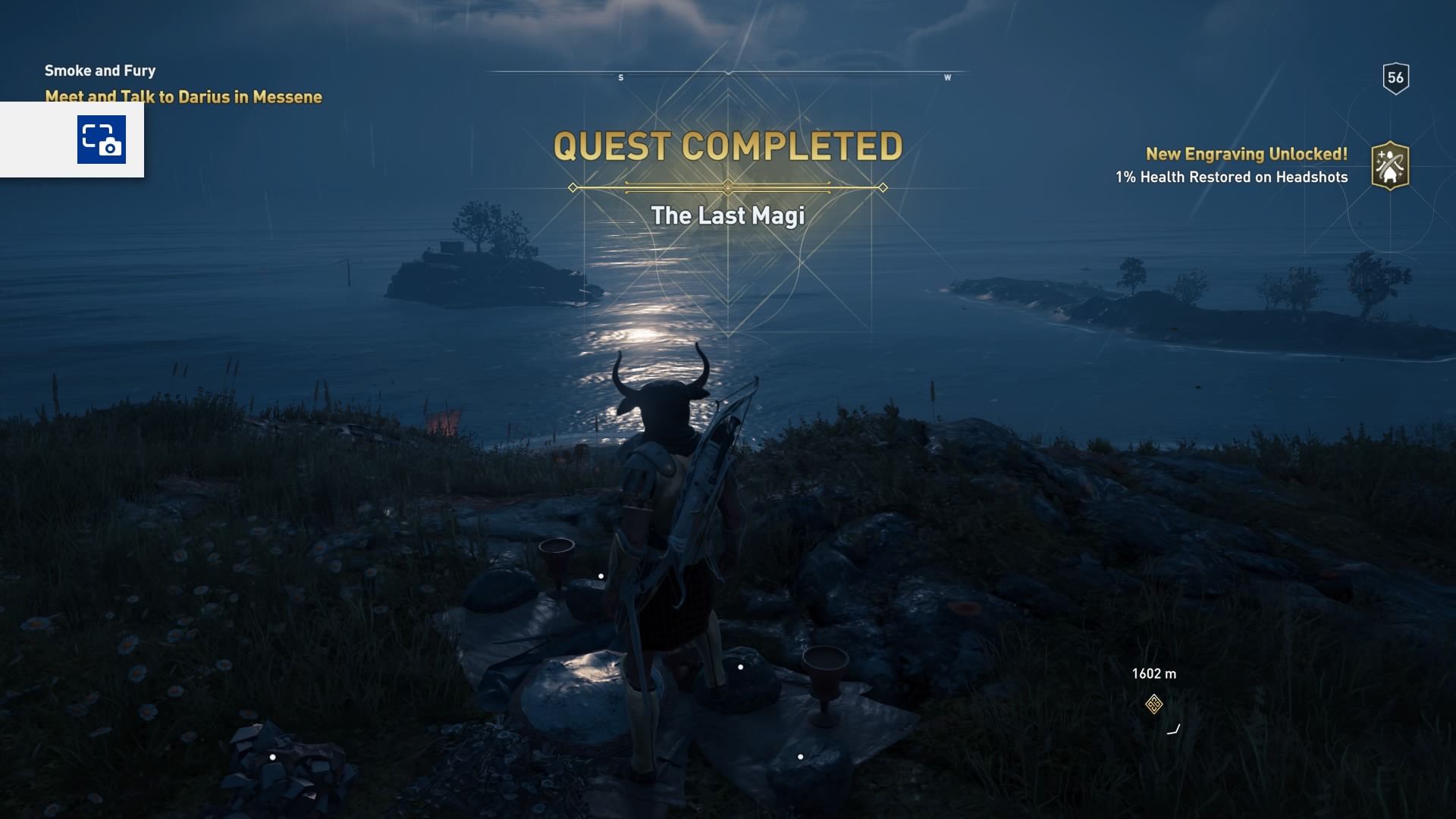Click The Last Magi quest name
The image size is (1456, 819).
tap(729, 215)
